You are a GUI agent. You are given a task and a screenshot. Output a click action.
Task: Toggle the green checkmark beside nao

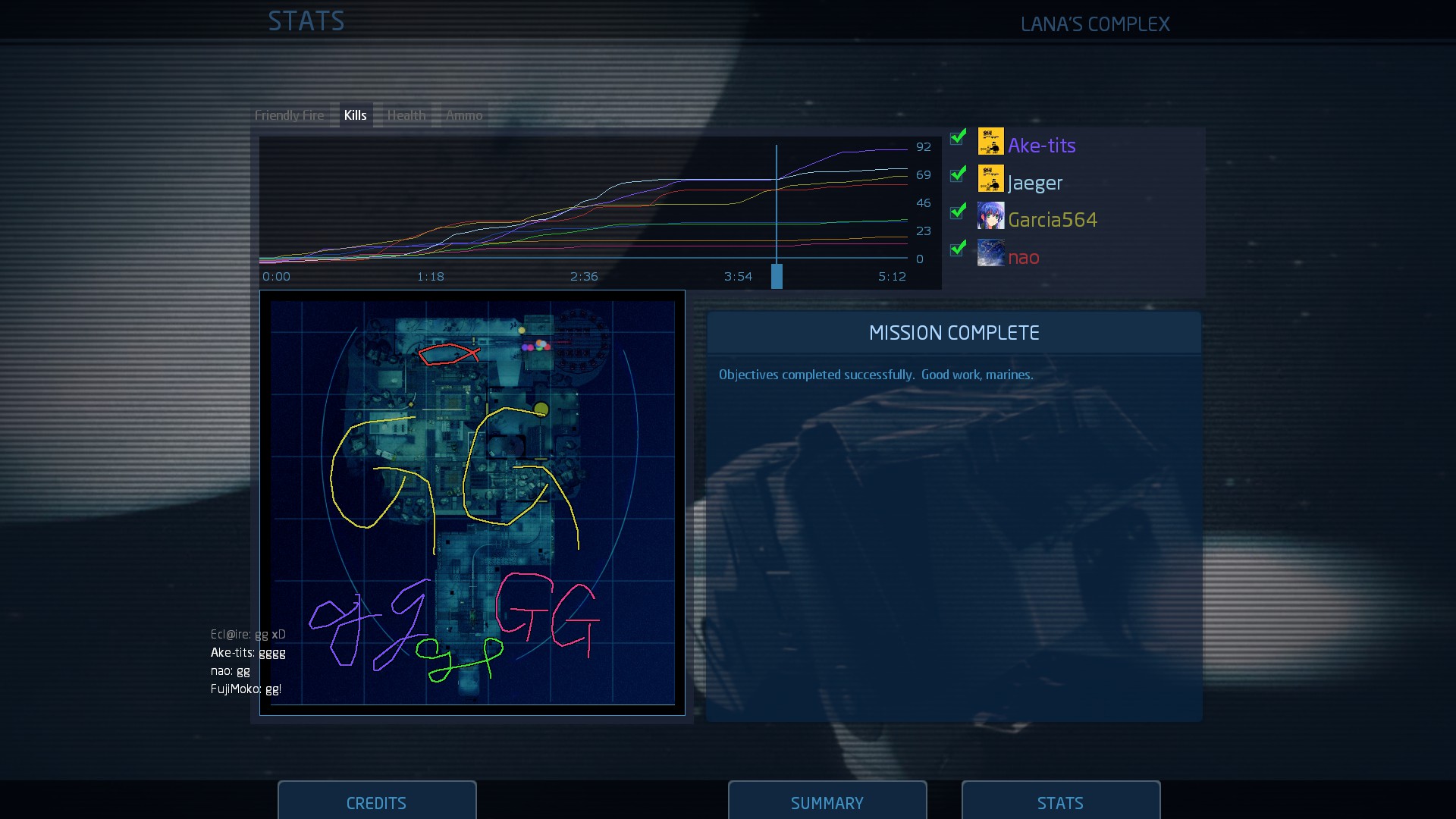coord(957,249)
